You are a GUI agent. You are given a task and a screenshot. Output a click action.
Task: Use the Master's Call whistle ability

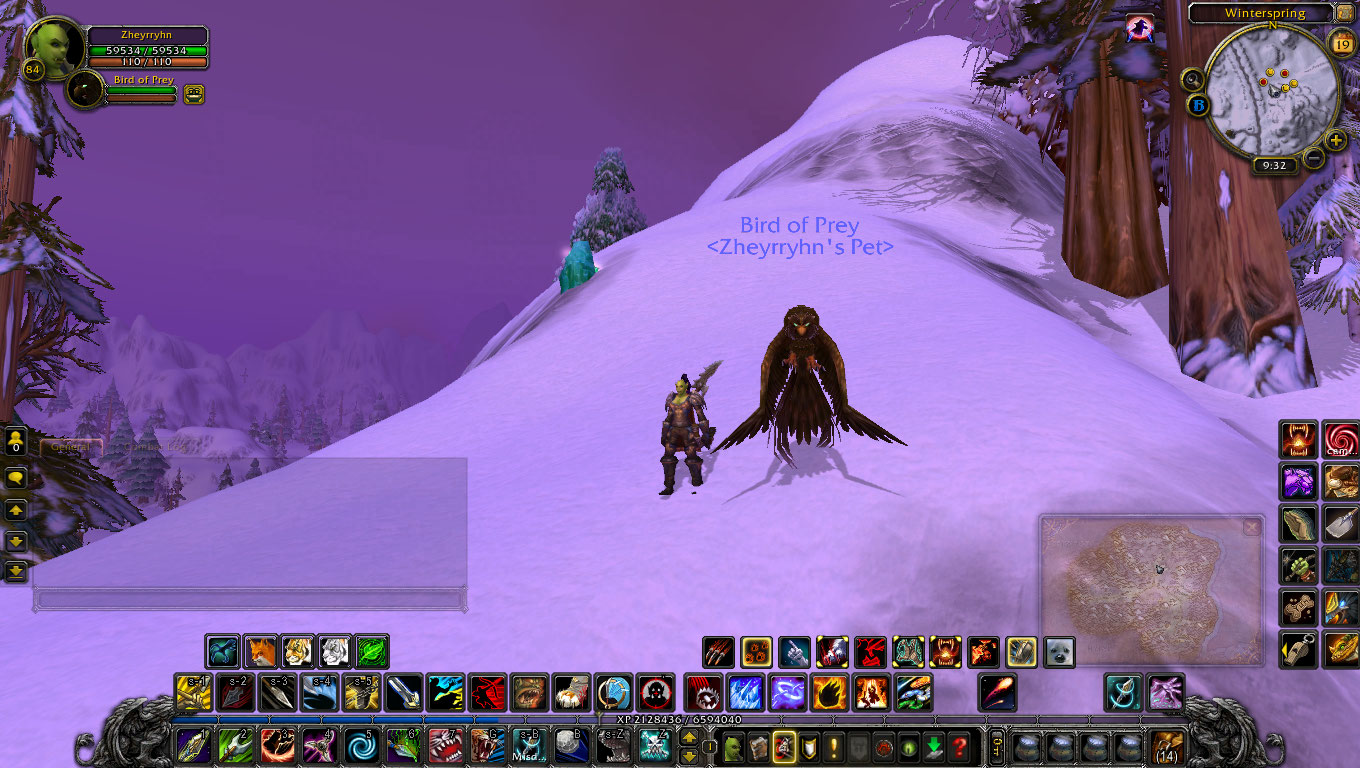(x=1299, y=649)
